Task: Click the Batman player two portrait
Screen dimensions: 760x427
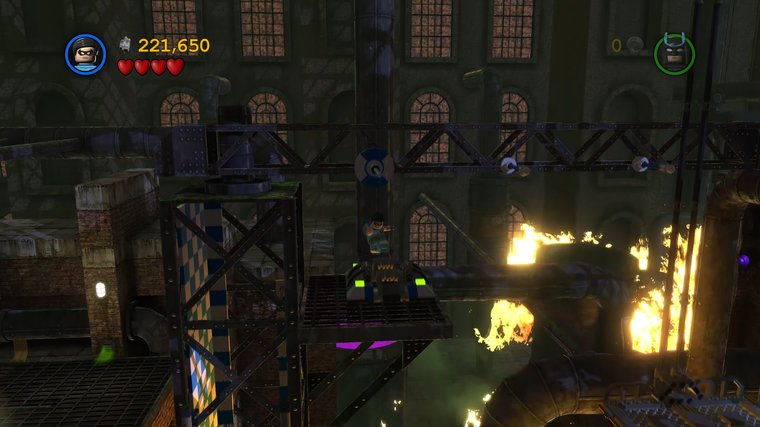Action: (x=674, y=53)
